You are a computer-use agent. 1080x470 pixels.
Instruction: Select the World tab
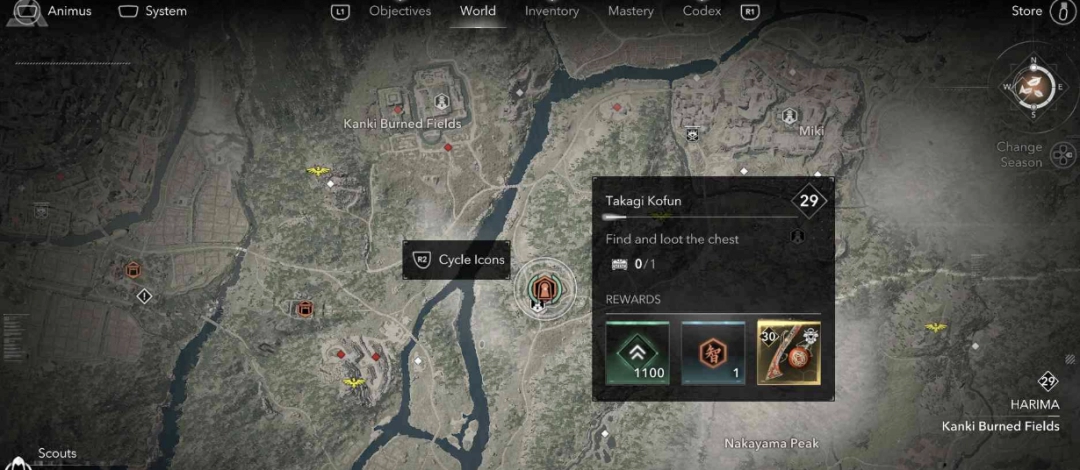point(478,11)
